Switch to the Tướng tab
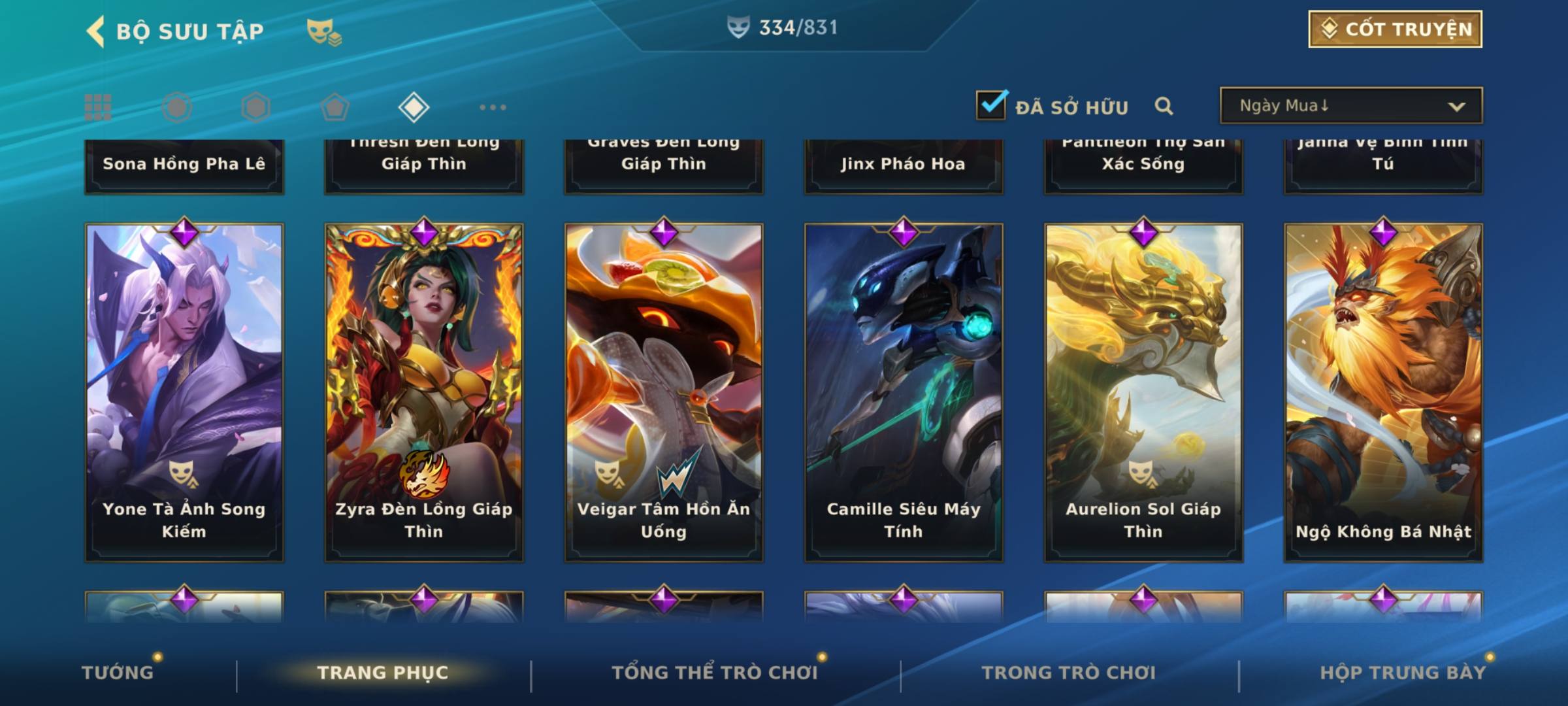The width and height of the screenshot is (1568, 706). tap(118, 673)
